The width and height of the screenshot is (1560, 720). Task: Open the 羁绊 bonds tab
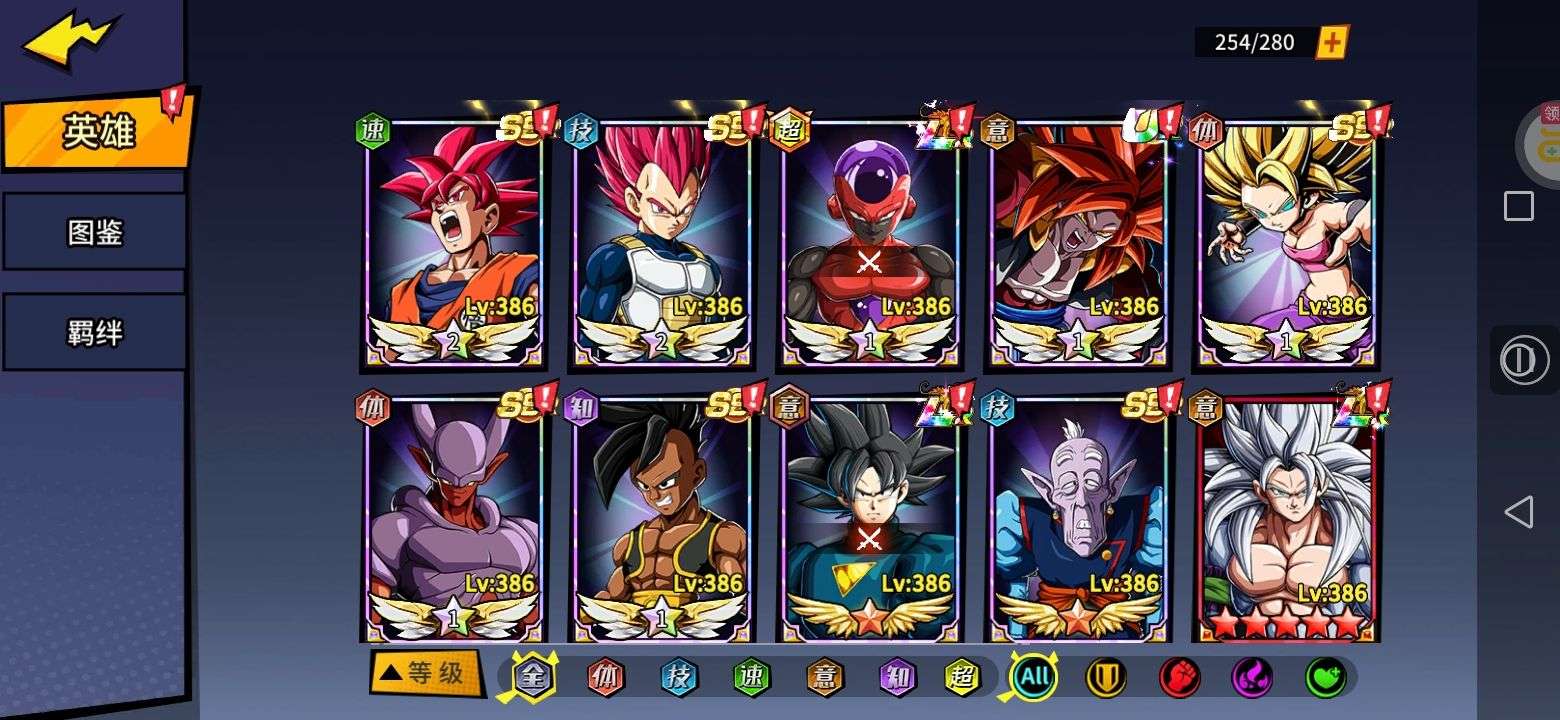(94, 333)
